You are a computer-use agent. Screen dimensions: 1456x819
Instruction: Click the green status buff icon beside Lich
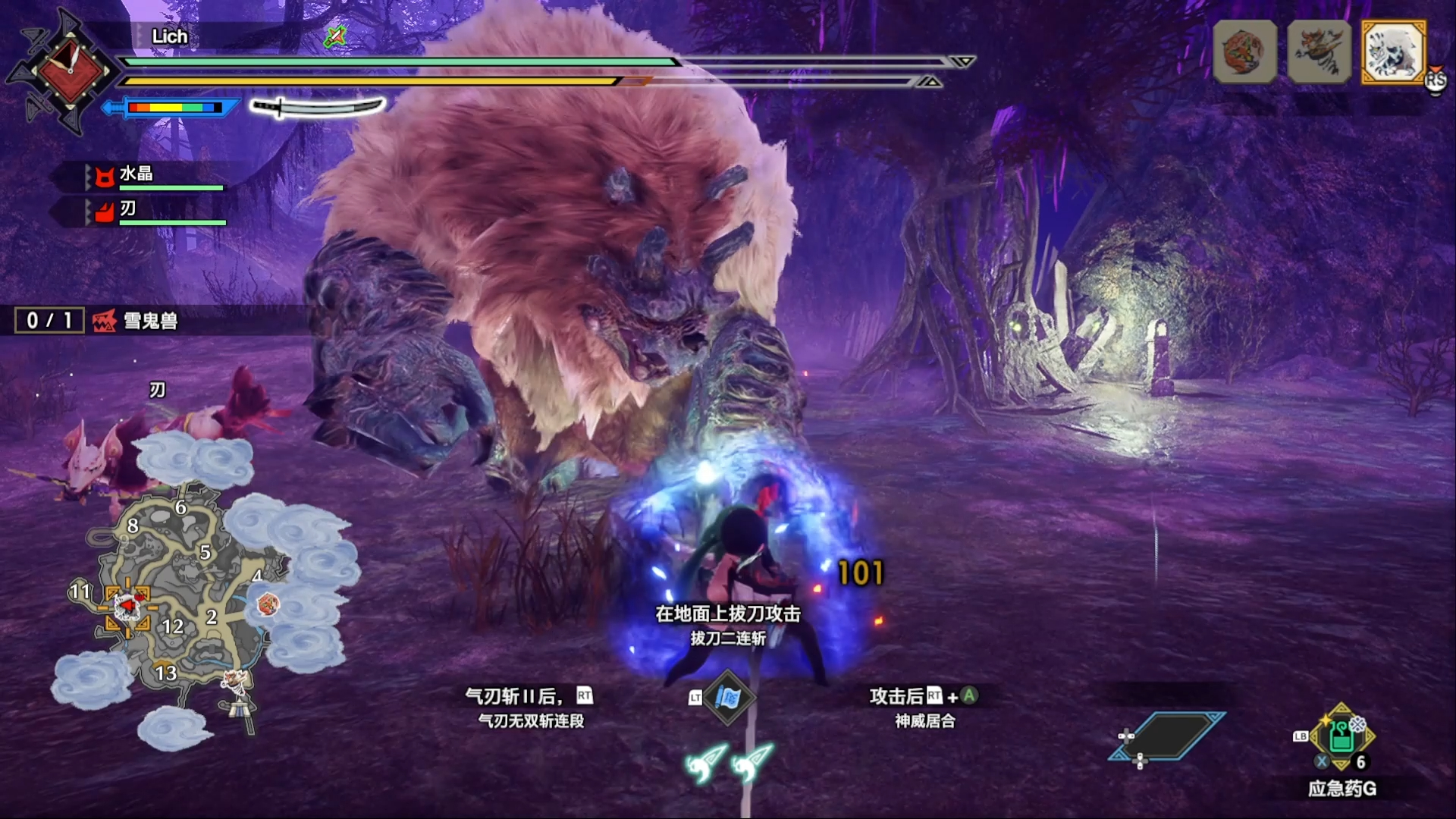point(334,36)
